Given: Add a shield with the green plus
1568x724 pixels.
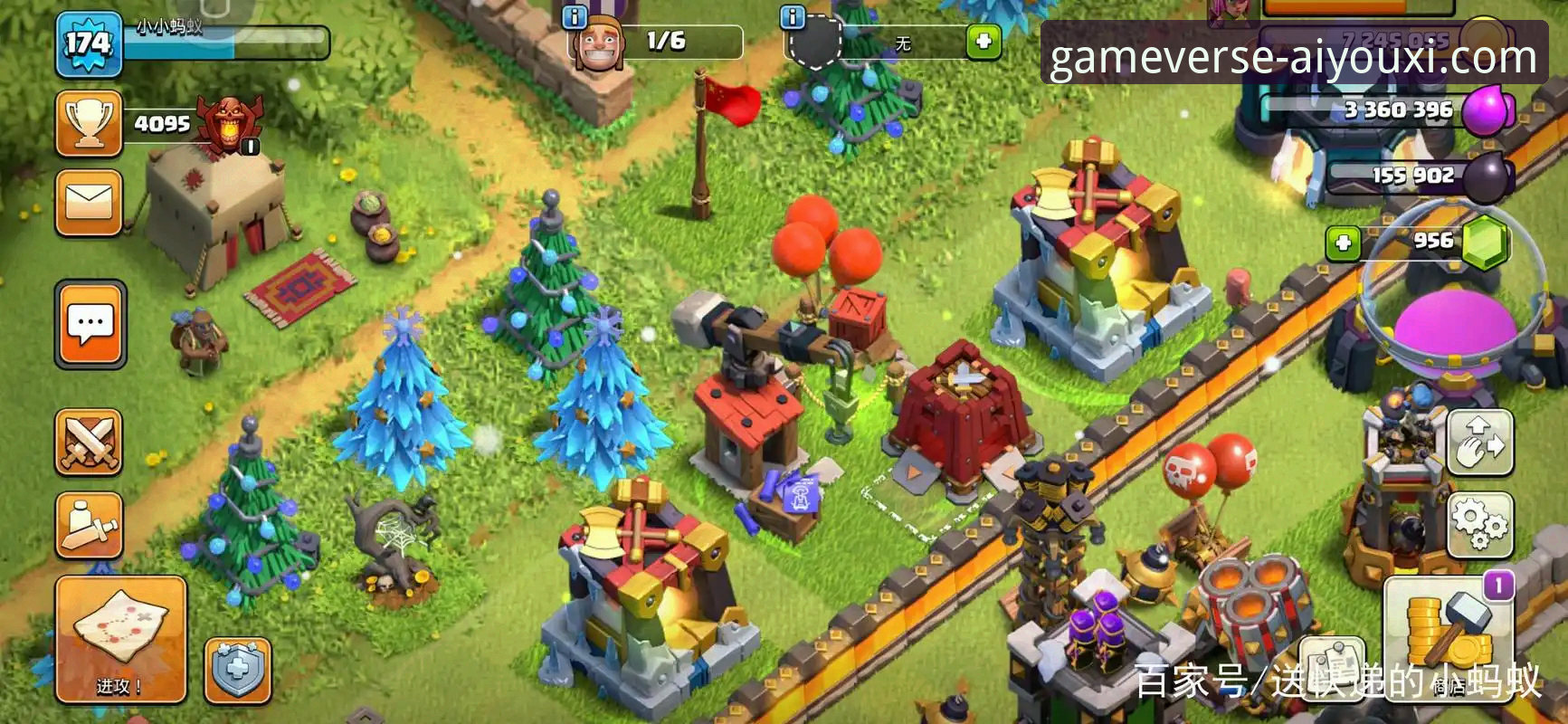Looking at the screenshot, I should click(983, 42).
